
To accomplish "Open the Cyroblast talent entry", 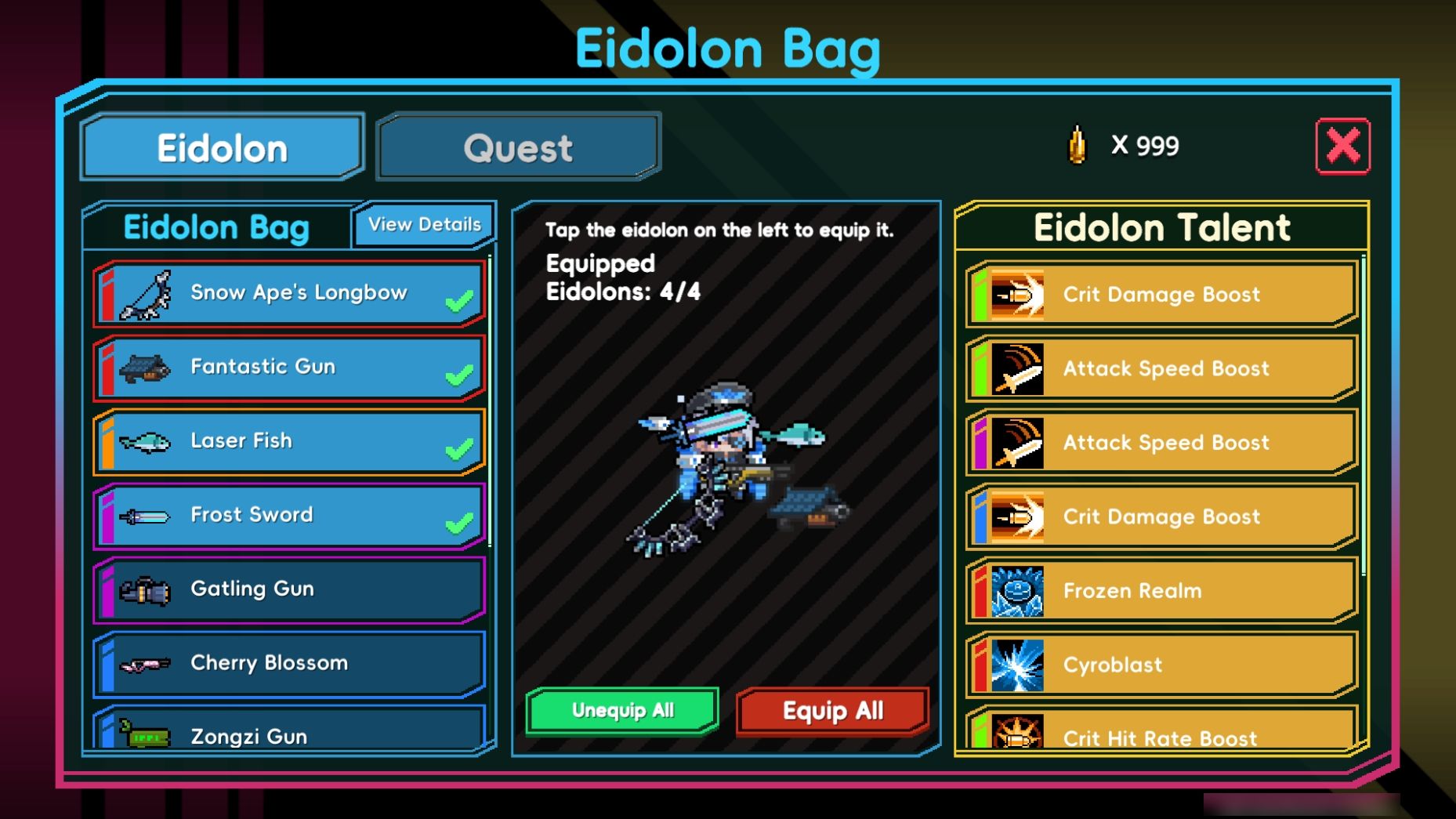I will pyautogui.click(x=1162, y=665).
